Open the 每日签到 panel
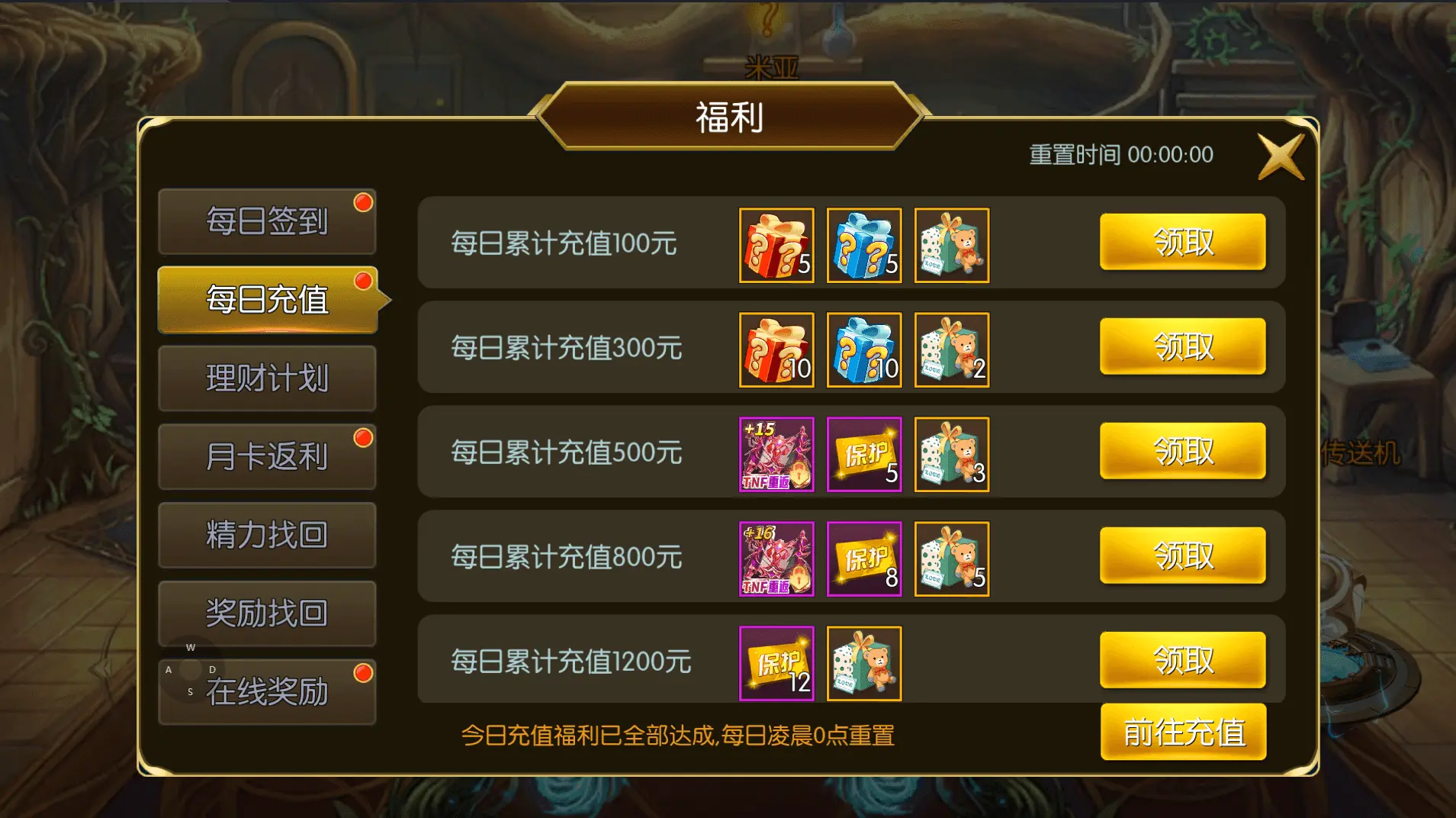 (x=268, y=221)
